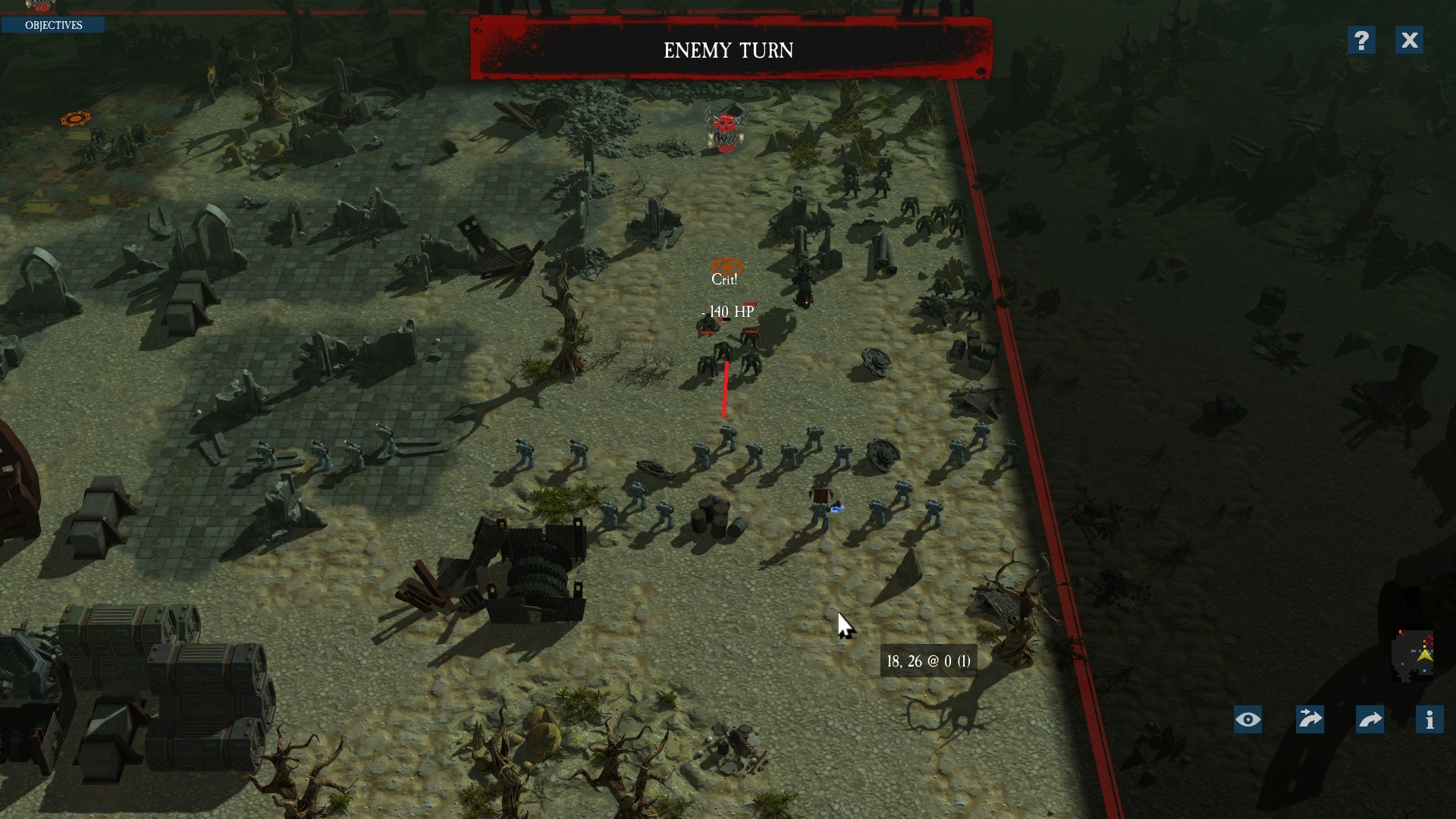The width and height of the screenshot is (1456, 819).
Task: Click the ENEMY TURN banner
Action: (729, 51)
